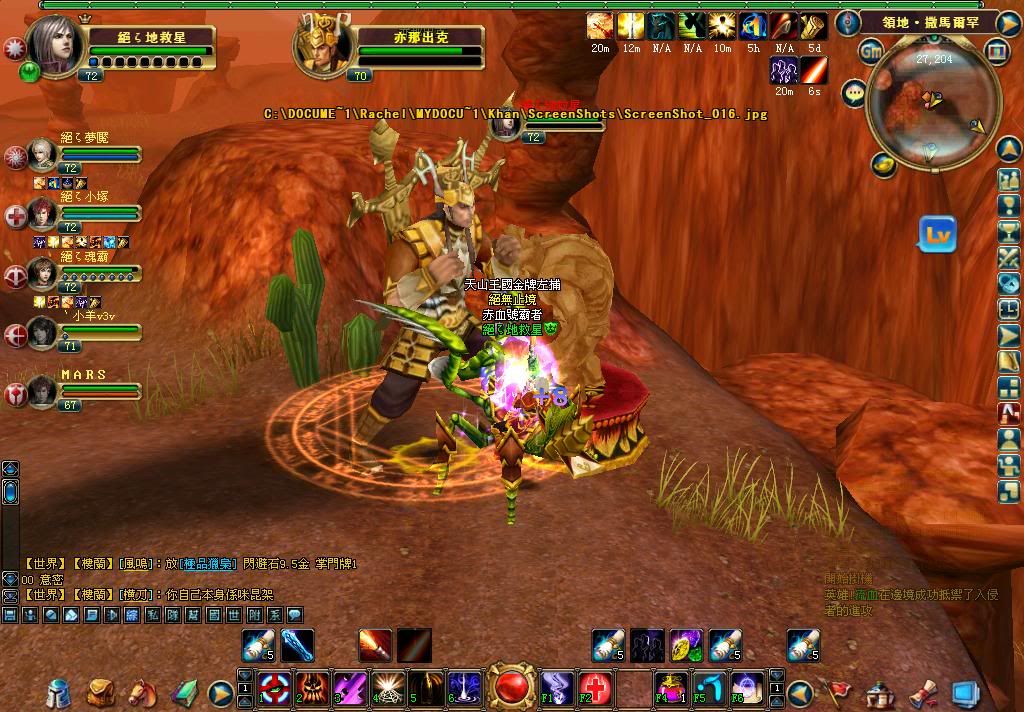Select party member MARS portrait
Screen dimensions: 1024x712
click(42, 391)
